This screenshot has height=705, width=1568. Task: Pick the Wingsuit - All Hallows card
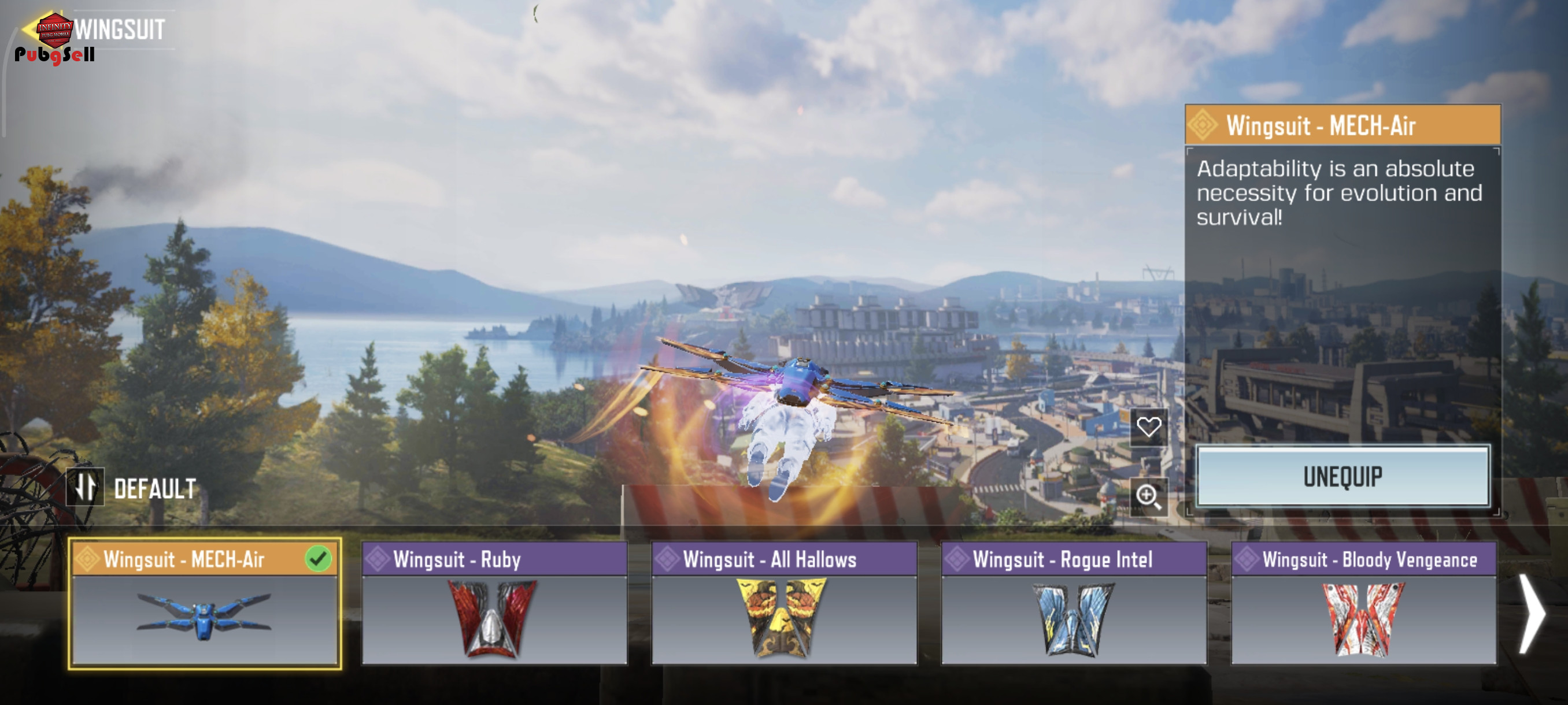point(783,604)
